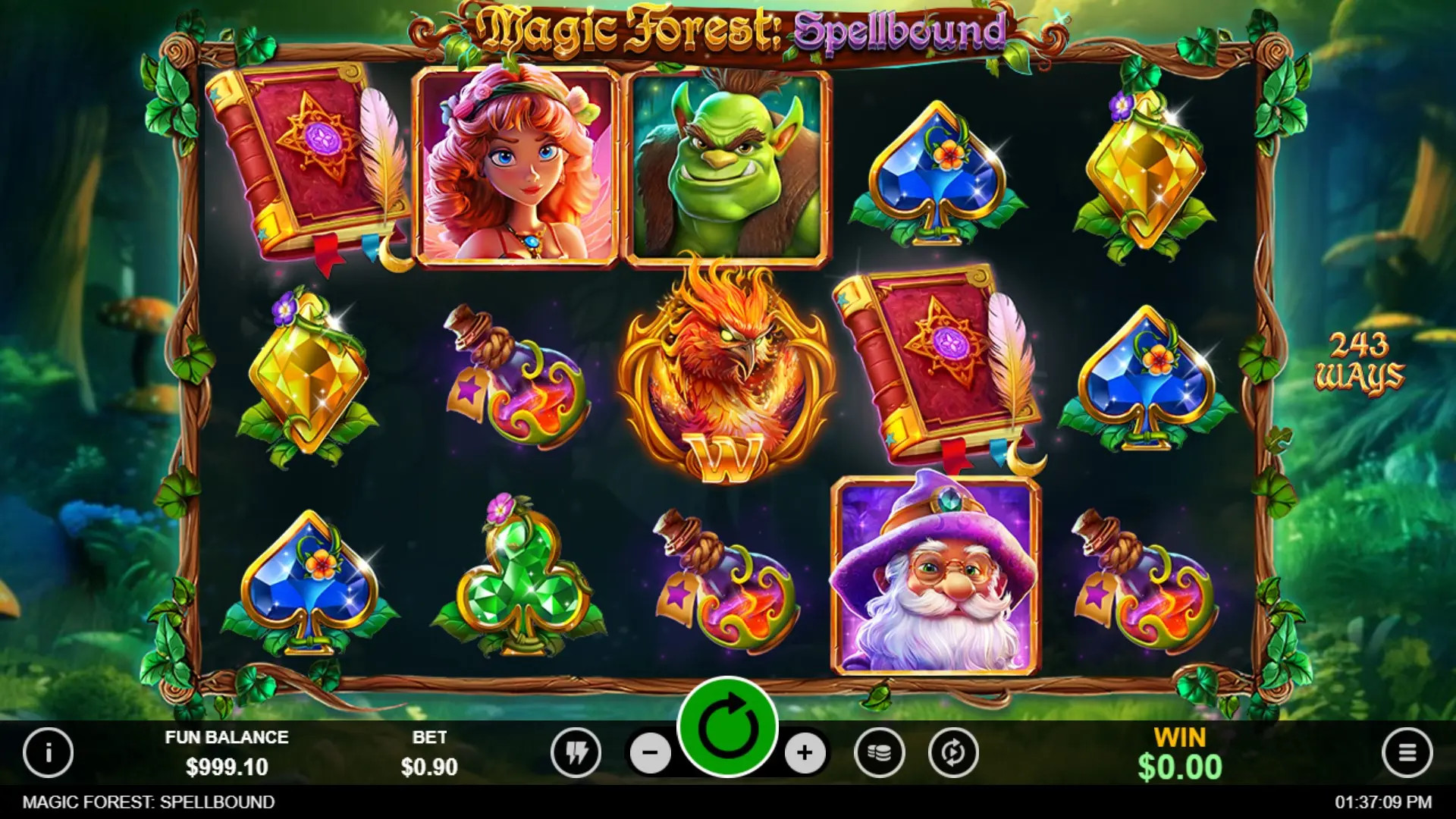Activate the autoplay button
The height and width of the screenshot is (819, 1456).
(x=953, y=753)
